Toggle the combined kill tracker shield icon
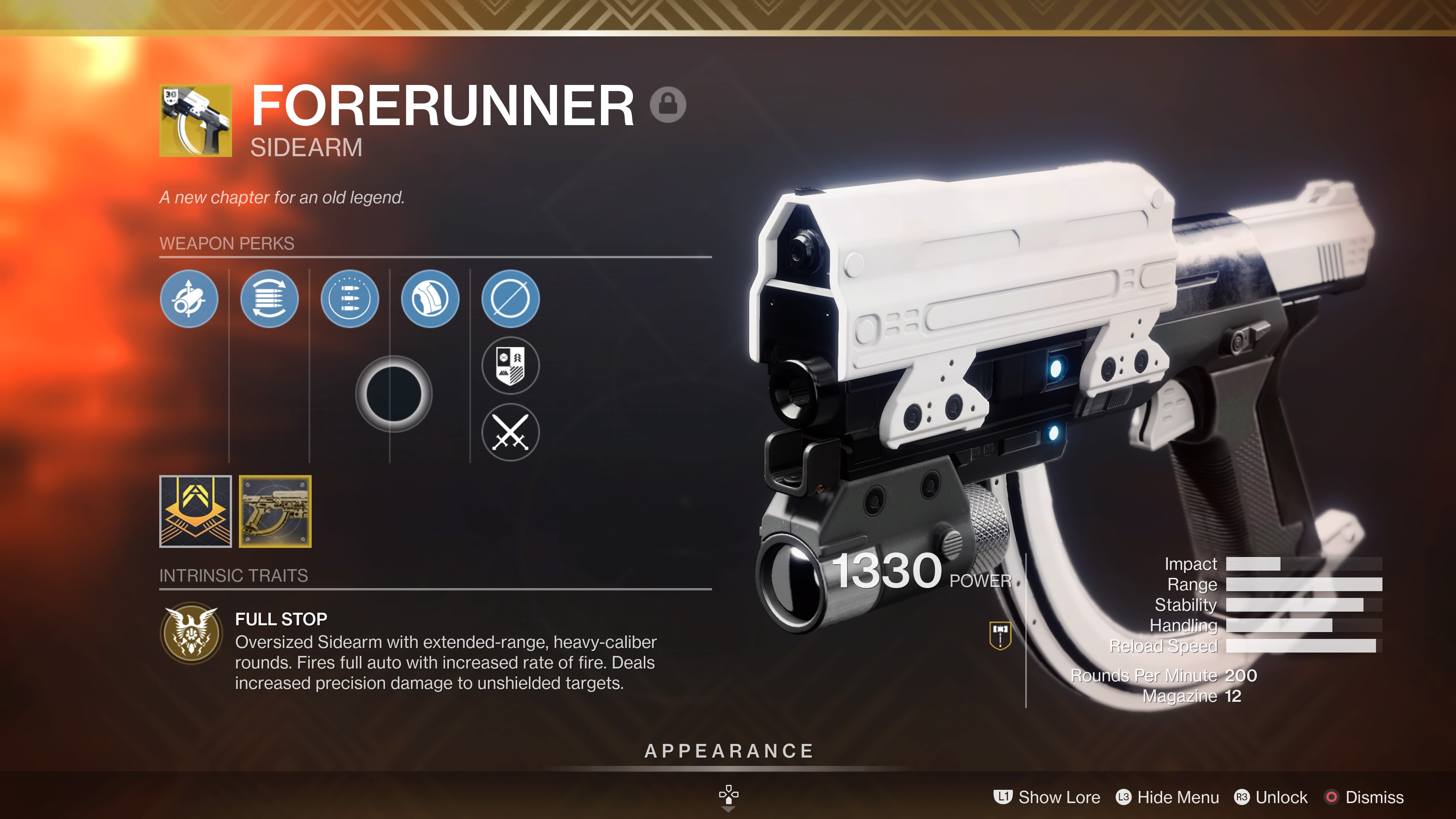The width and height of the screenshot is (1456, 819). (x=510, y=366)
